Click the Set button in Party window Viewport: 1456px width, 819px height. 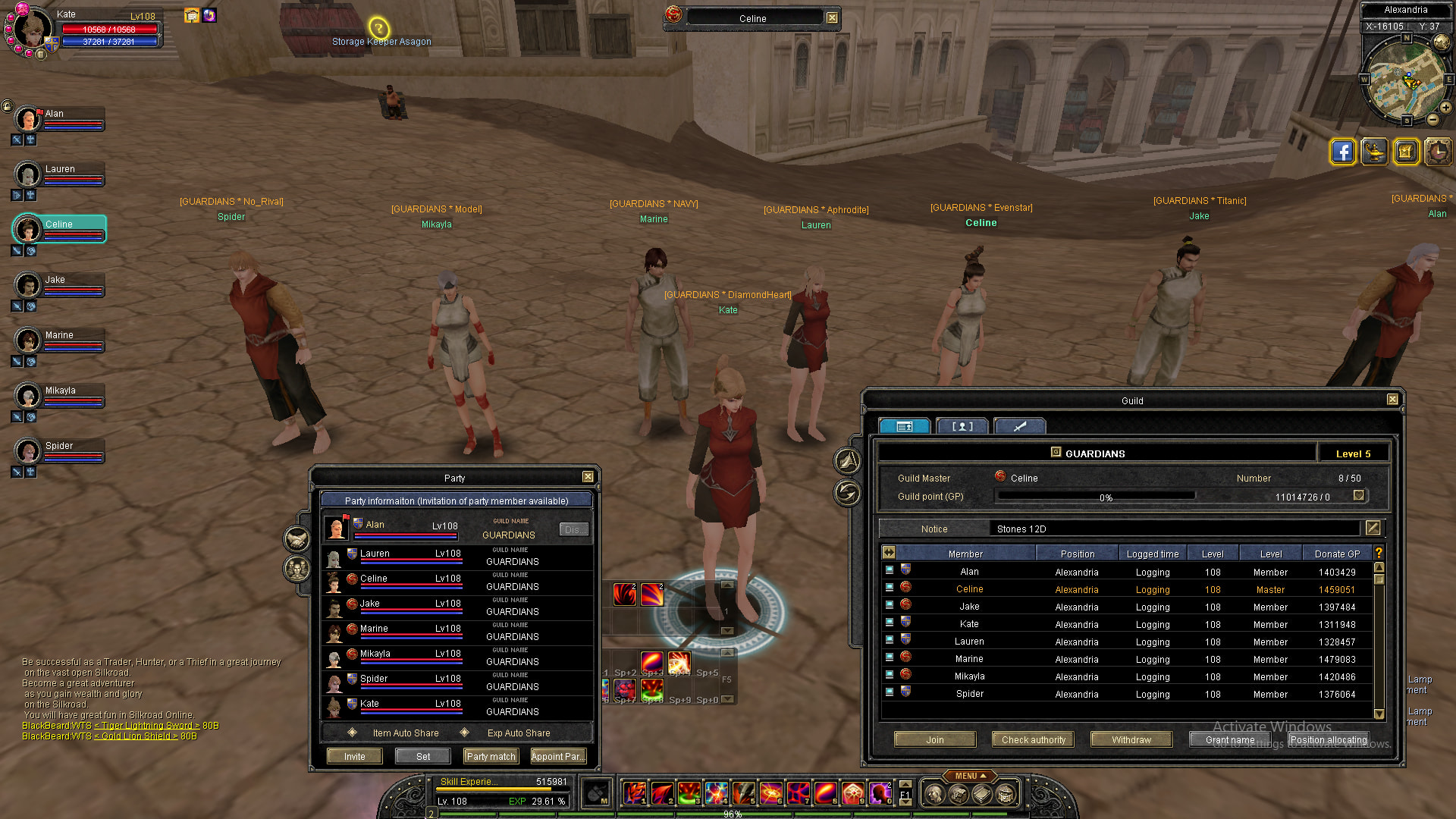pyautogui.click(x=423, y=757)
